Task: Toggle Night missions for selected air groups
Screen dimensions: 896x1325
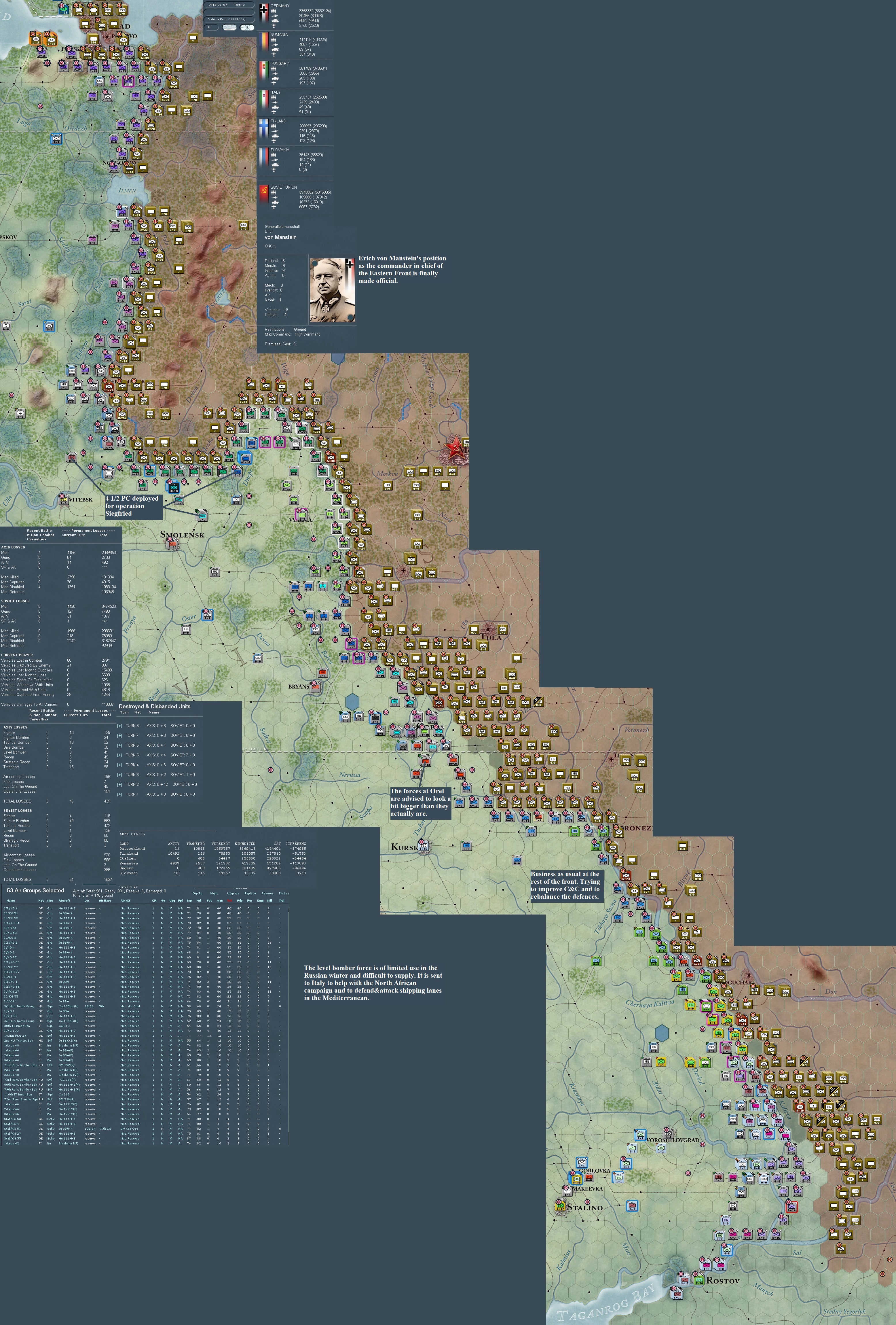Action: point(214,894)
